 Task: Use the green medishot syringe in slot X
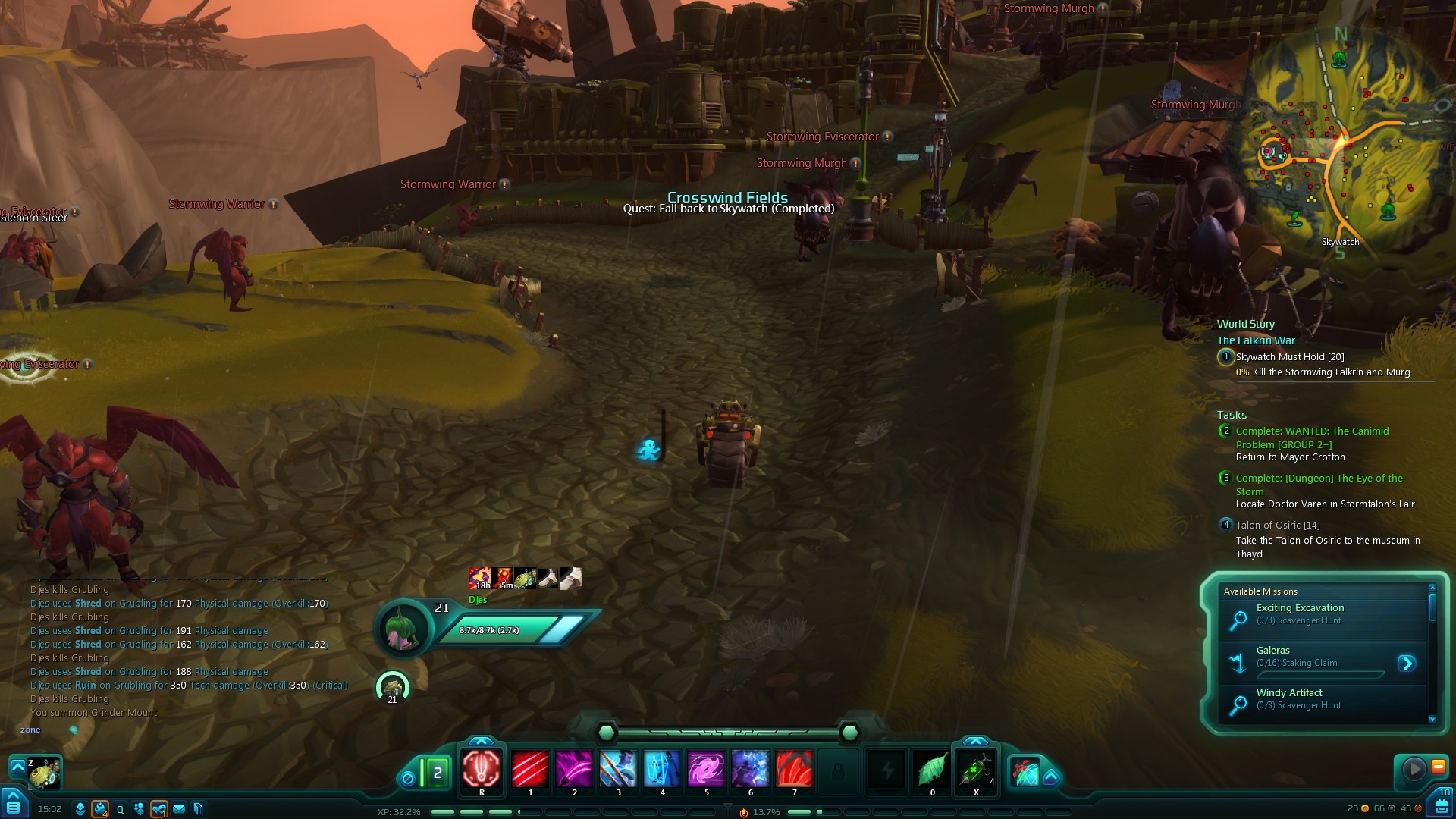pyautogui.click(x=976, y=769)
